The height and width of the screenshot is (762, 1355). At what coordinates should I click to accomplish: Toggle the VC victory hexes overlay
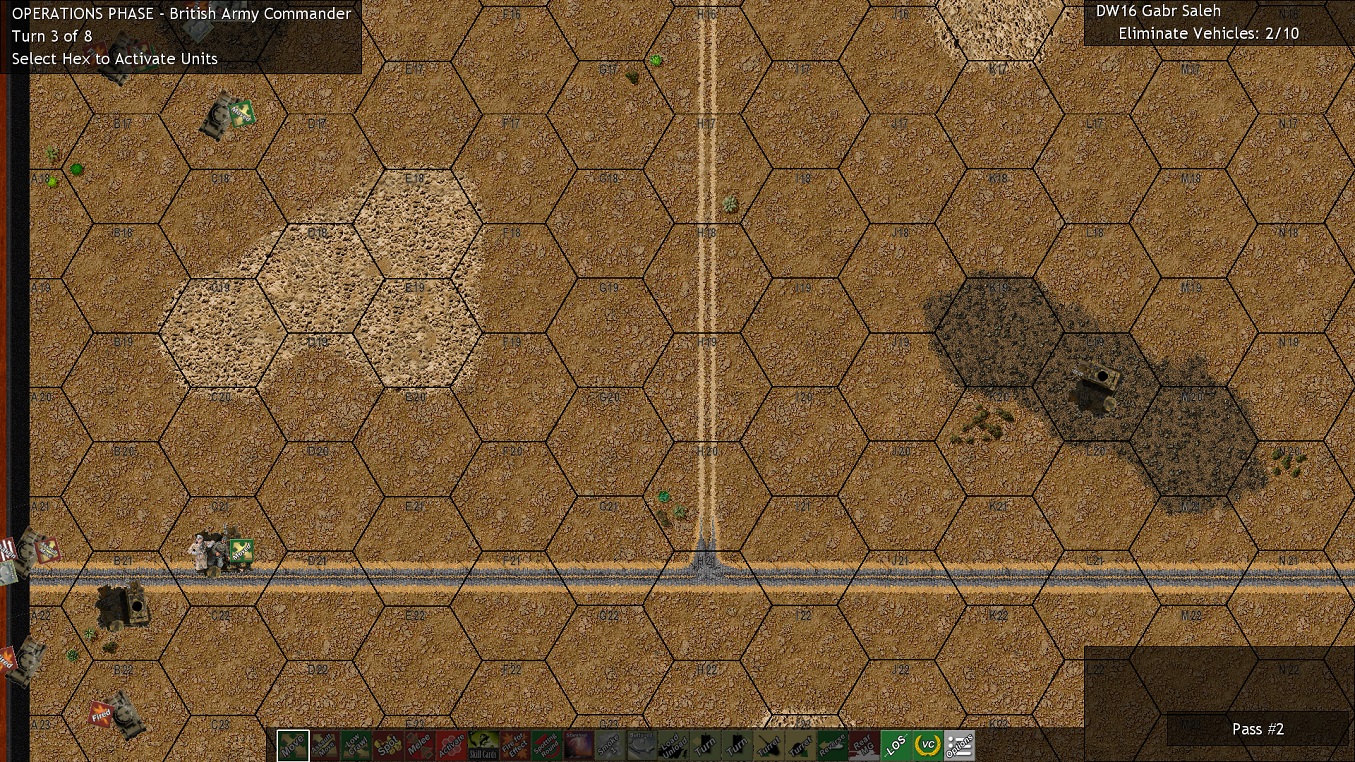(x=930, y=745)
